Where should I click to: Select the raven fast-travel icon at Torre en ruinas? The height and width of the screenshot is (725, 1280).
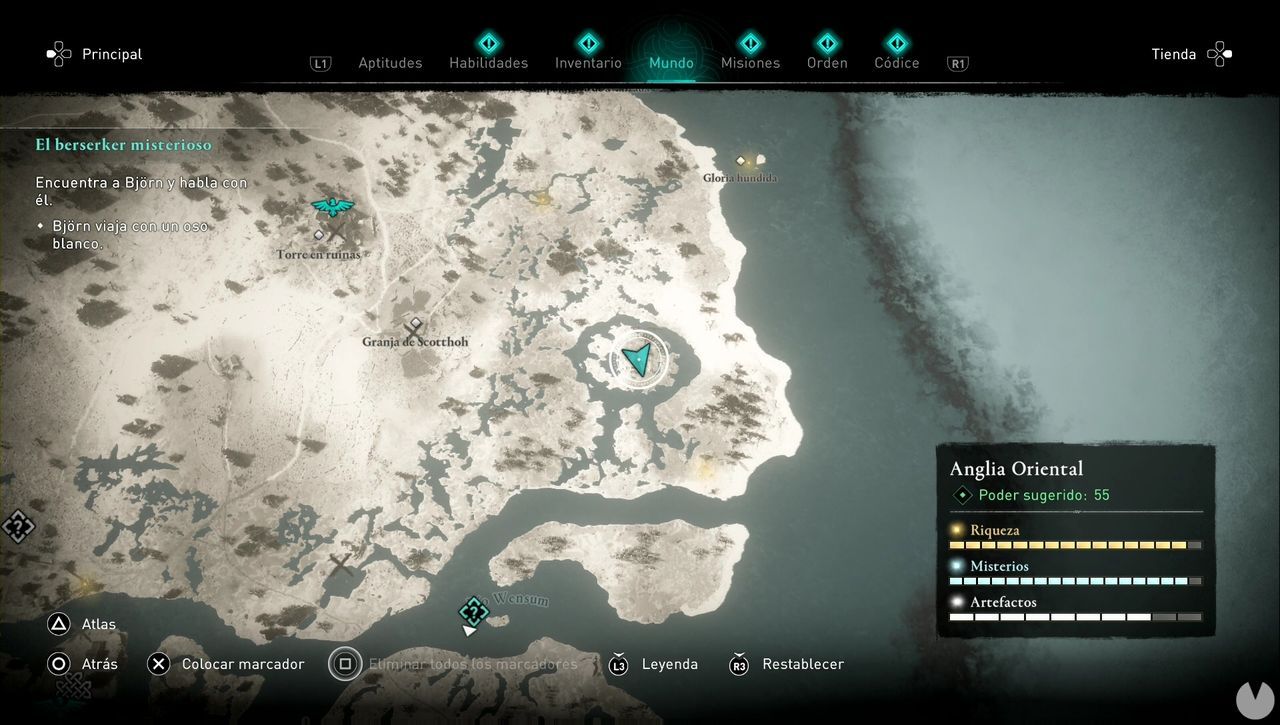(331, 206)
